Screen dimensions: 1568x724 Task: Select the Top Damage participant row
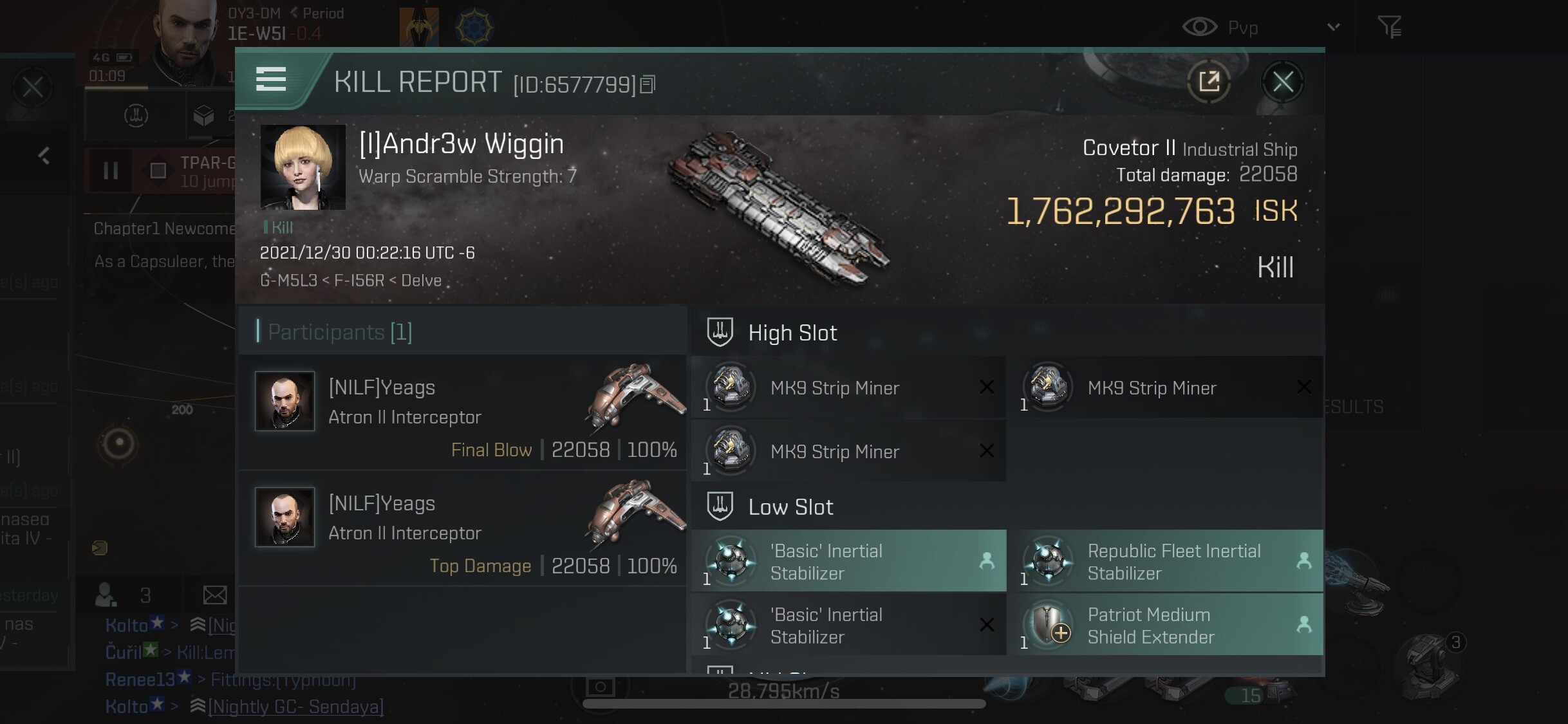point(462,528)
